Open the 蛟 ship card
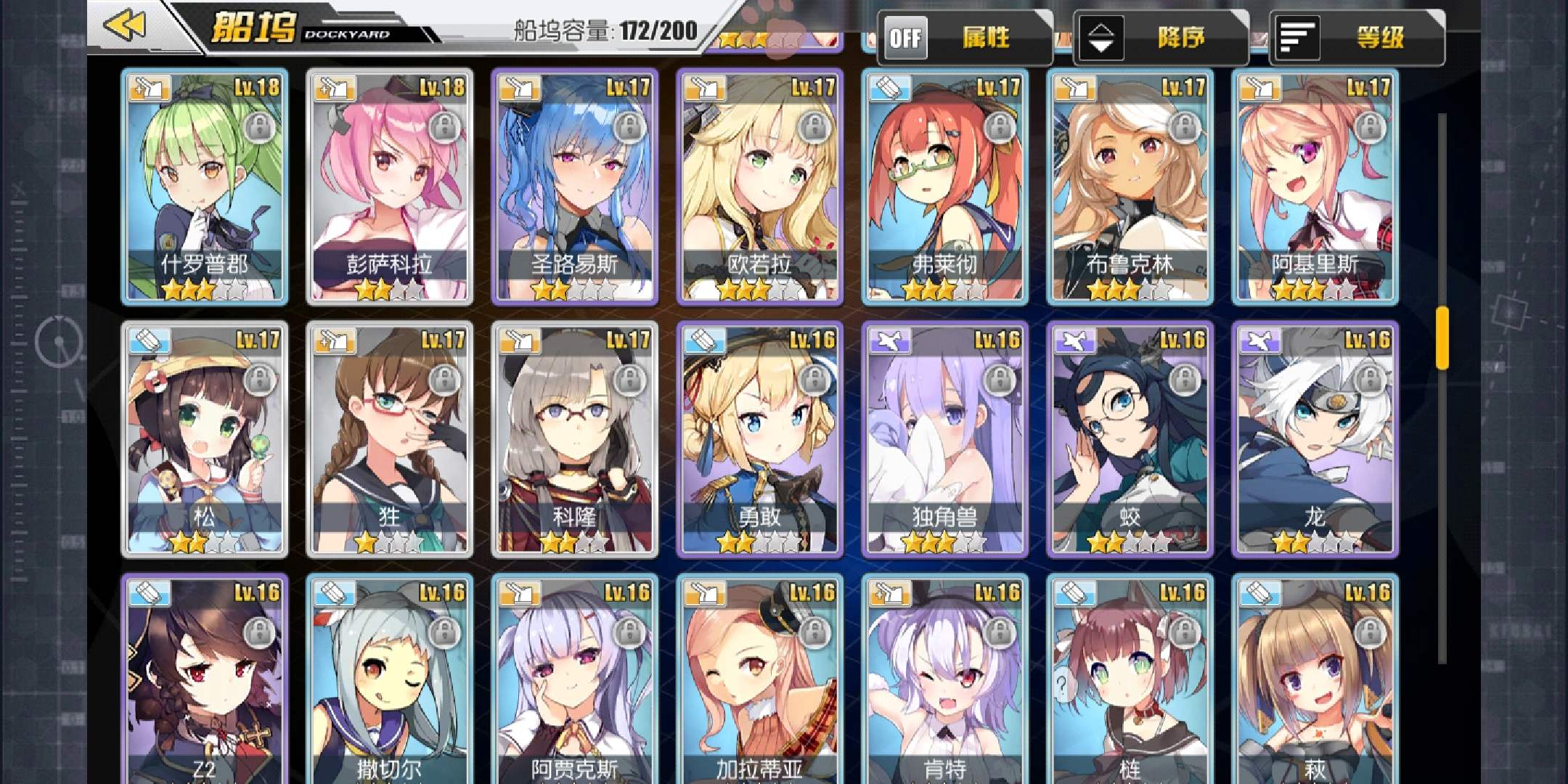Viewport: 1568px width, 784px height. point(1130,439)
